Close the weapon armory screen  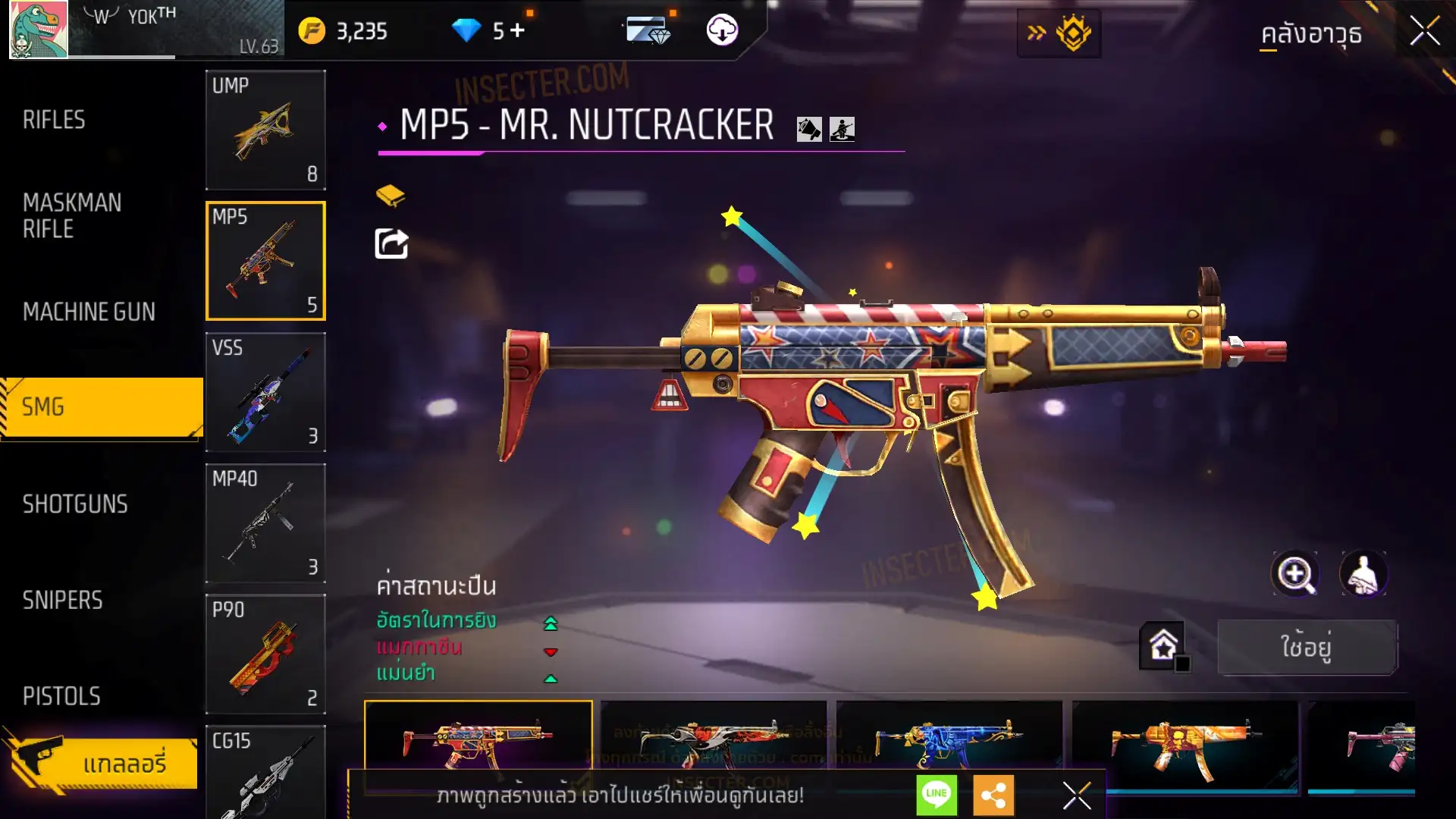tap(1424, 32)
